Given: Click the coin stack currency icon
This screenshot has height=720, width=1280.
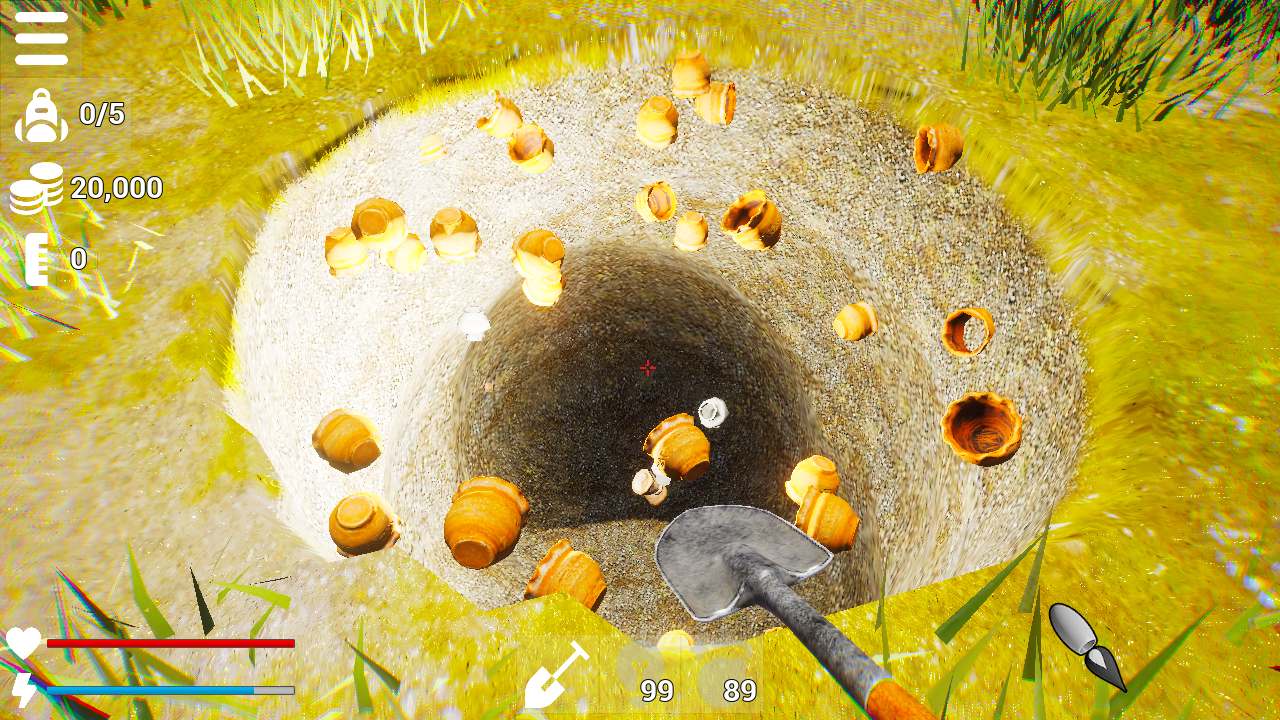Looking at the screenshot, I should tap(38, 188).
